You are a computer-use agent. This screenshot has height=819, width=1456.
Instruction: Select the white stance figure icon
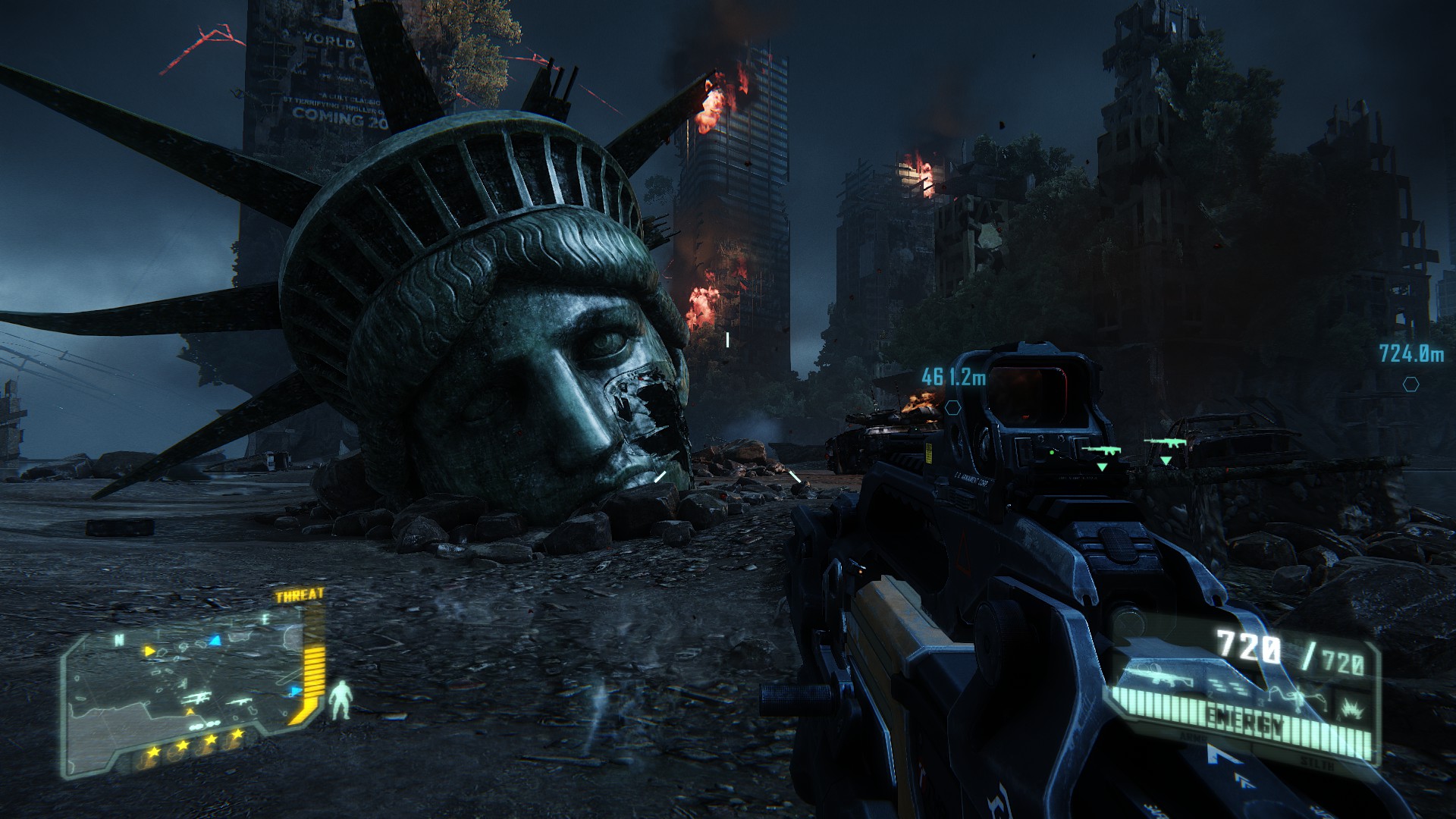pos(343,700)
